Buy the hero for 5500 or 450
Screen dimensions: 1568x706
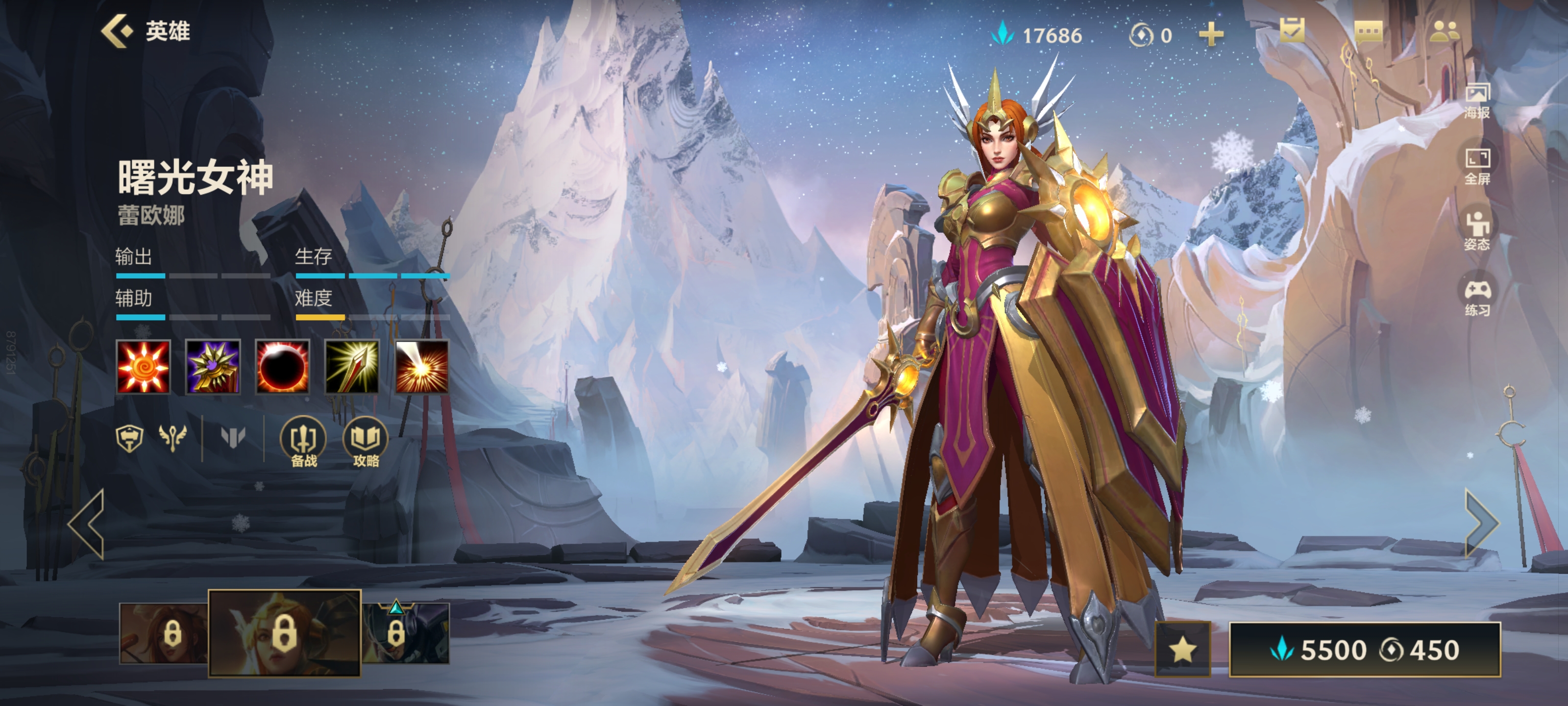point(1365,649)
